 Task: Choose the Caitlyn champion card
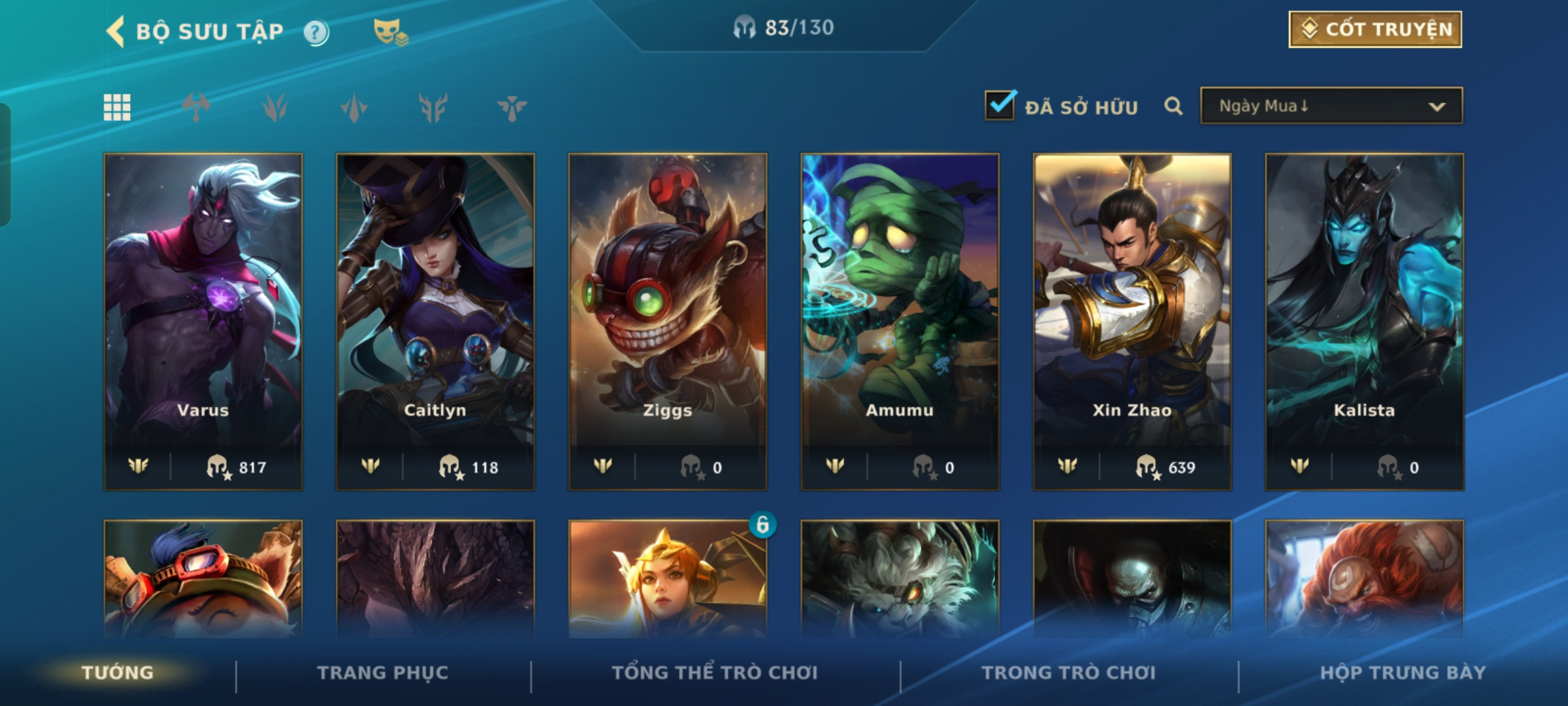point(435,321)
